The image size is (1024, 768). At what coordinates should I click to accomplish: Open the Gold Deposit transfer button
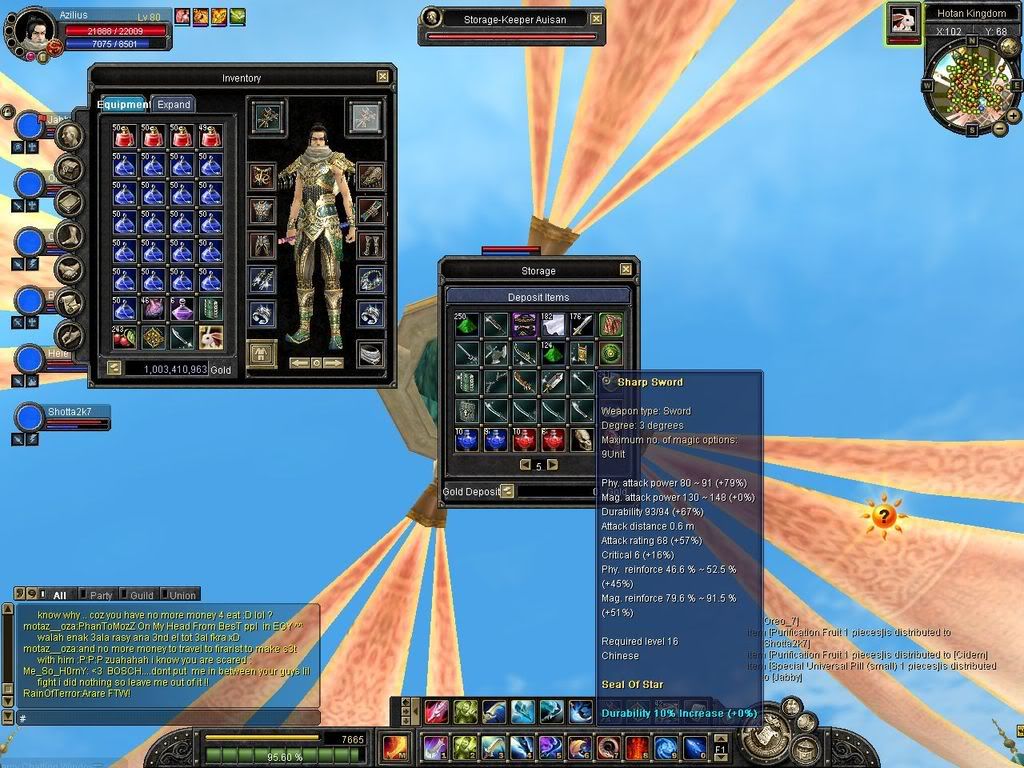(x=507, y=491)
